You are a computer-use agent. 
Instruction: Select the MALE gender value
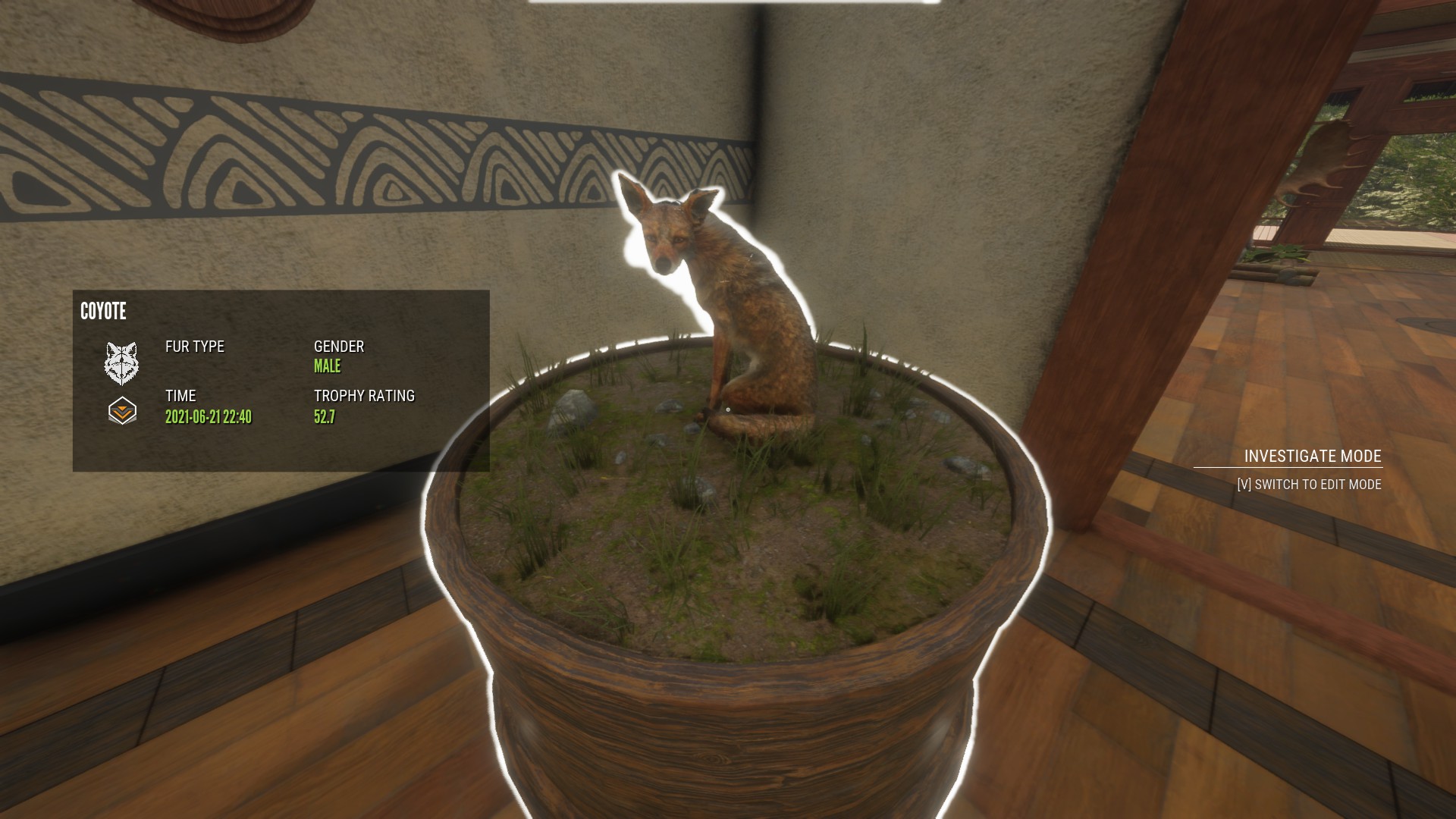(328, 366)
